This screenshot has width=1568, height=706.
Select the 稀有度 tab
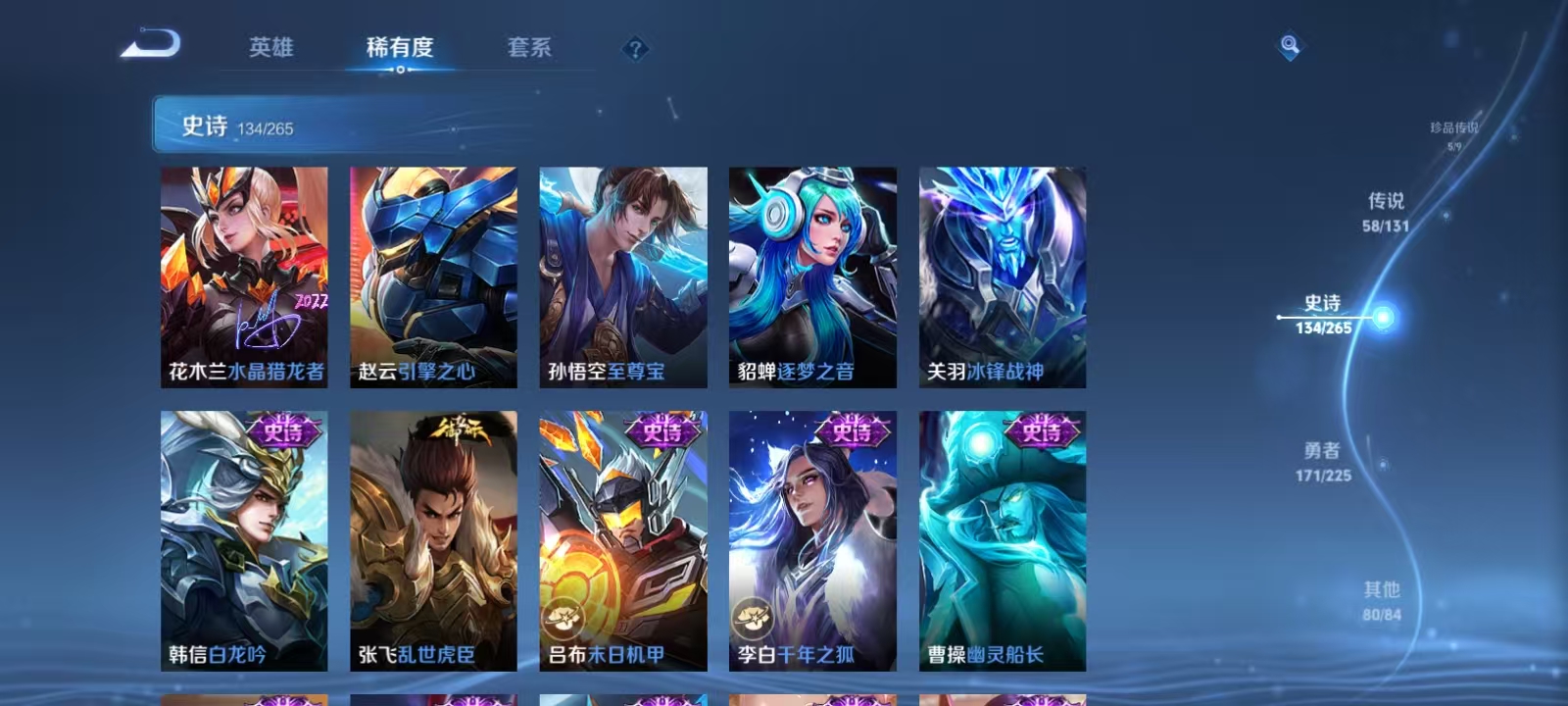click(x=398, y=45)
